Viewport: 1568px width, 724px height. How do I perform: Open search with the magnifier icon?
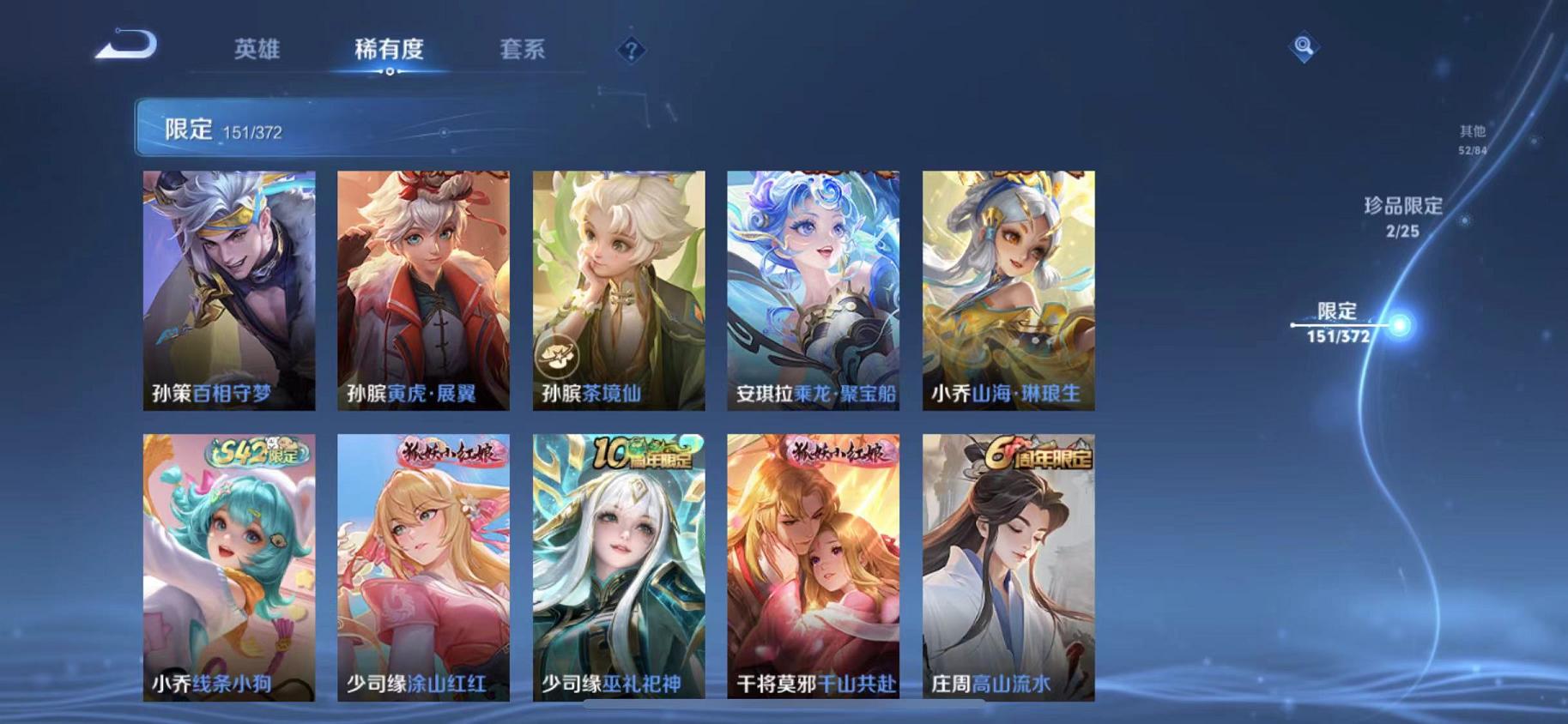pyautogui.click(x=1301, y=49)
